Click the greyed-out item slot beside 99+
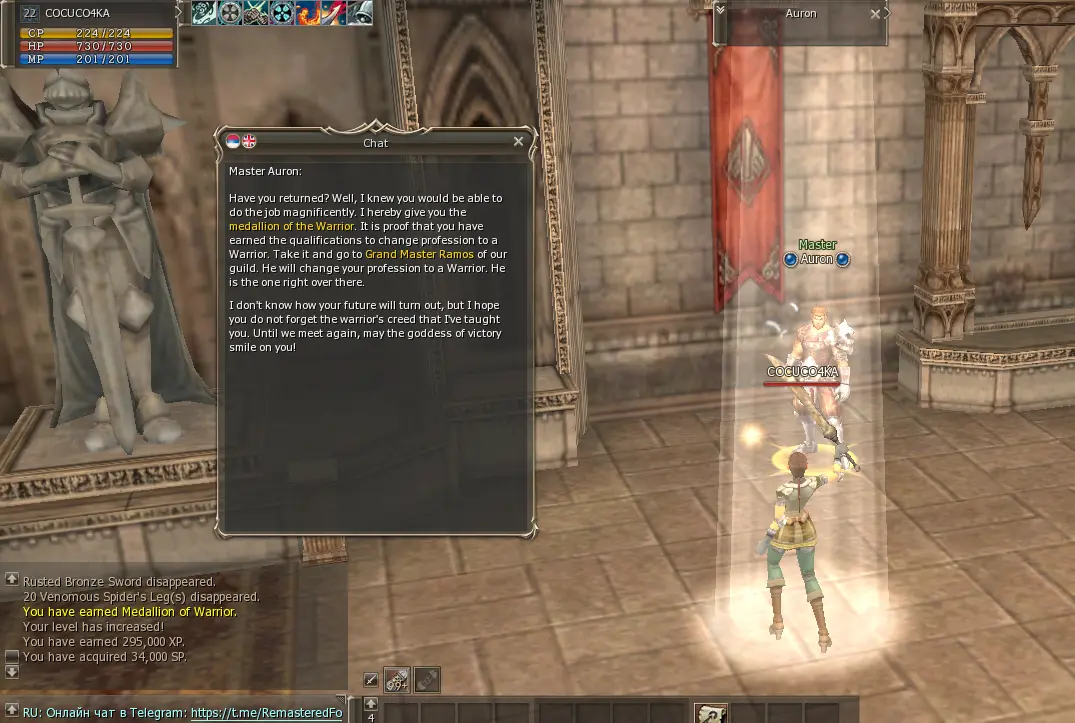 [427, 679]
